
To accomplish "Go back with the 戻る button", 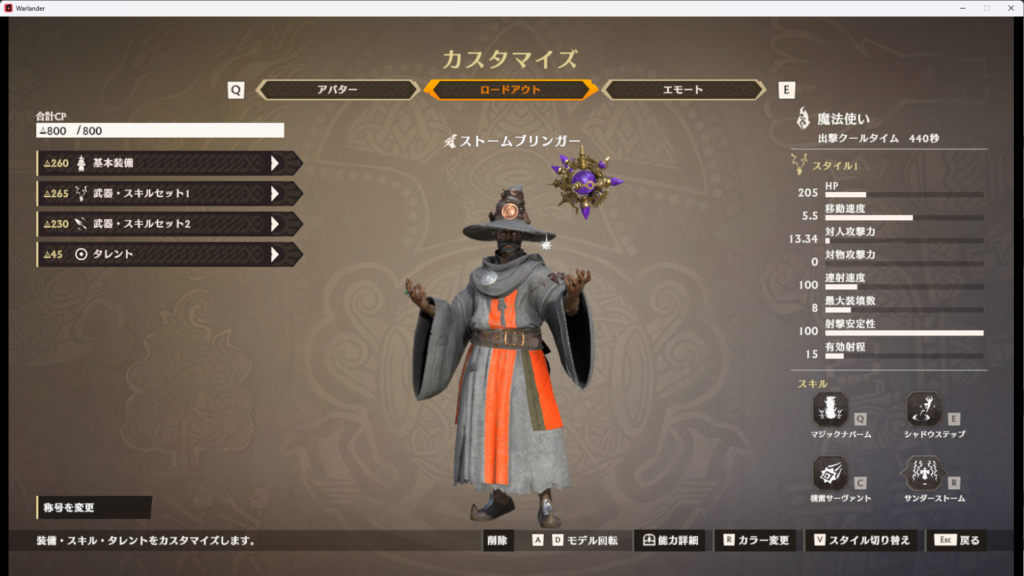I will point(958,541).
